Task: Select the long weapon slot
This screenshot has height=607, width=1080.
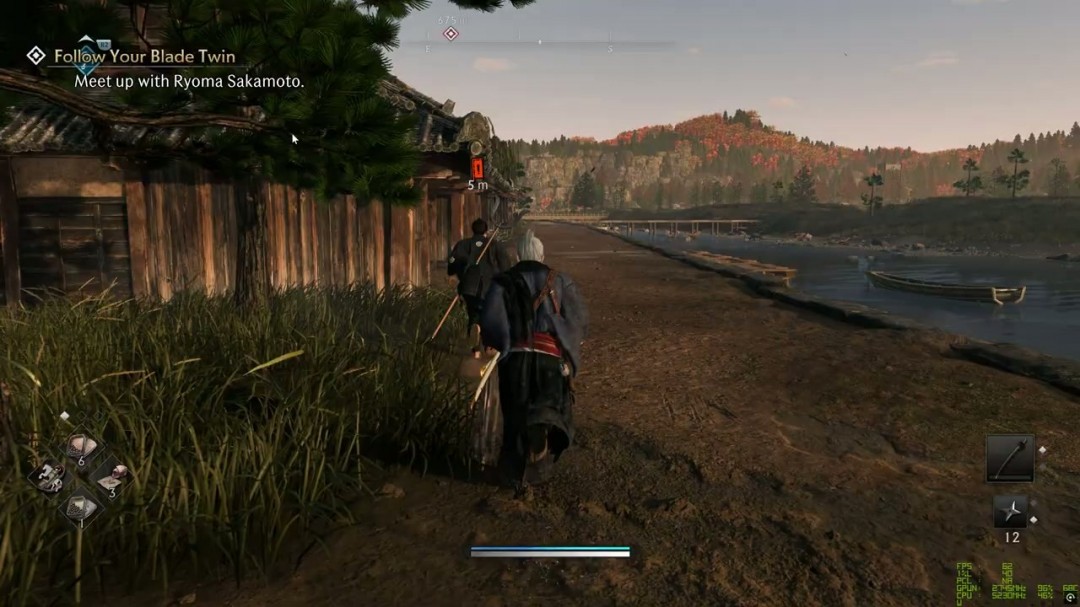Action: pyautogui.click(x=1009, y=458)
